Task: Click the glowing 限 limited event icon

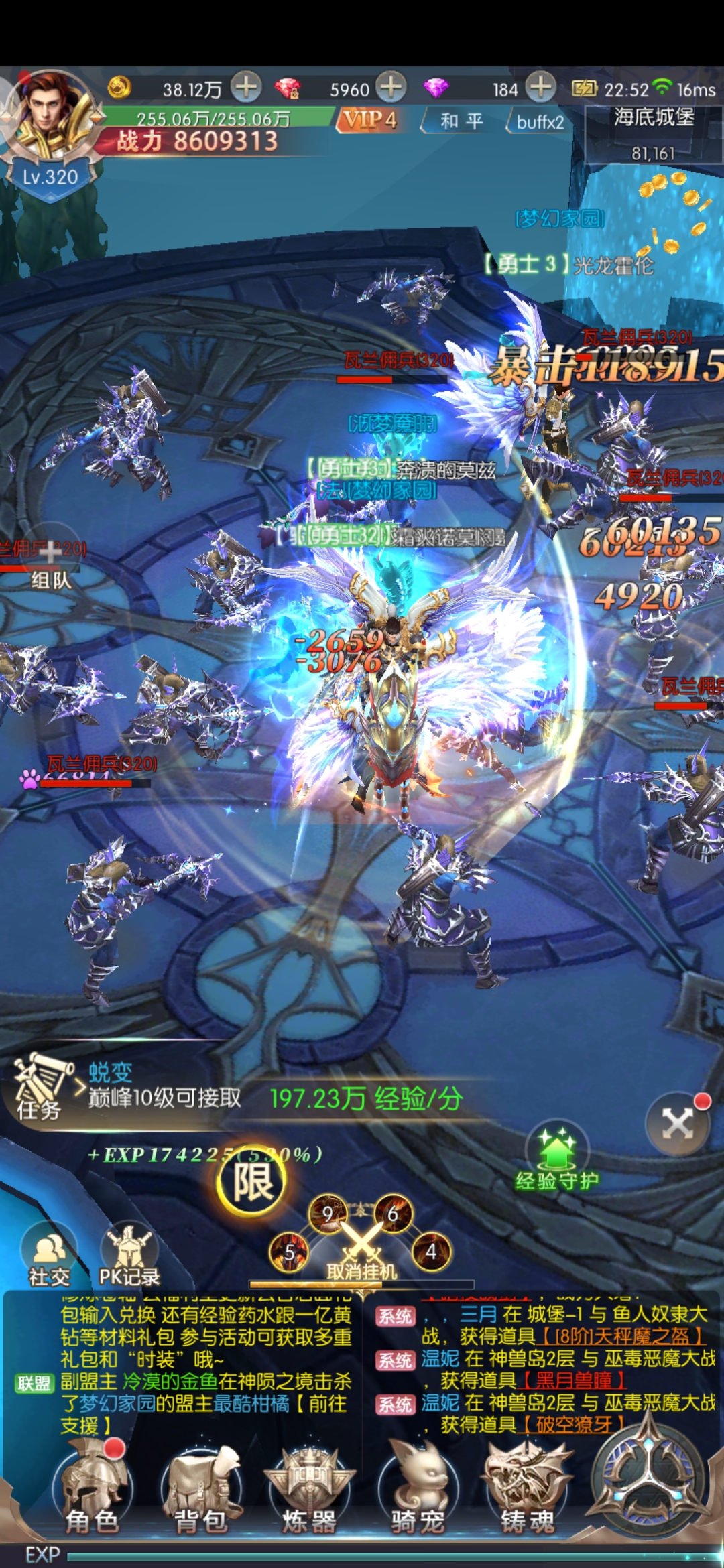Action: tap(252, 1181)
